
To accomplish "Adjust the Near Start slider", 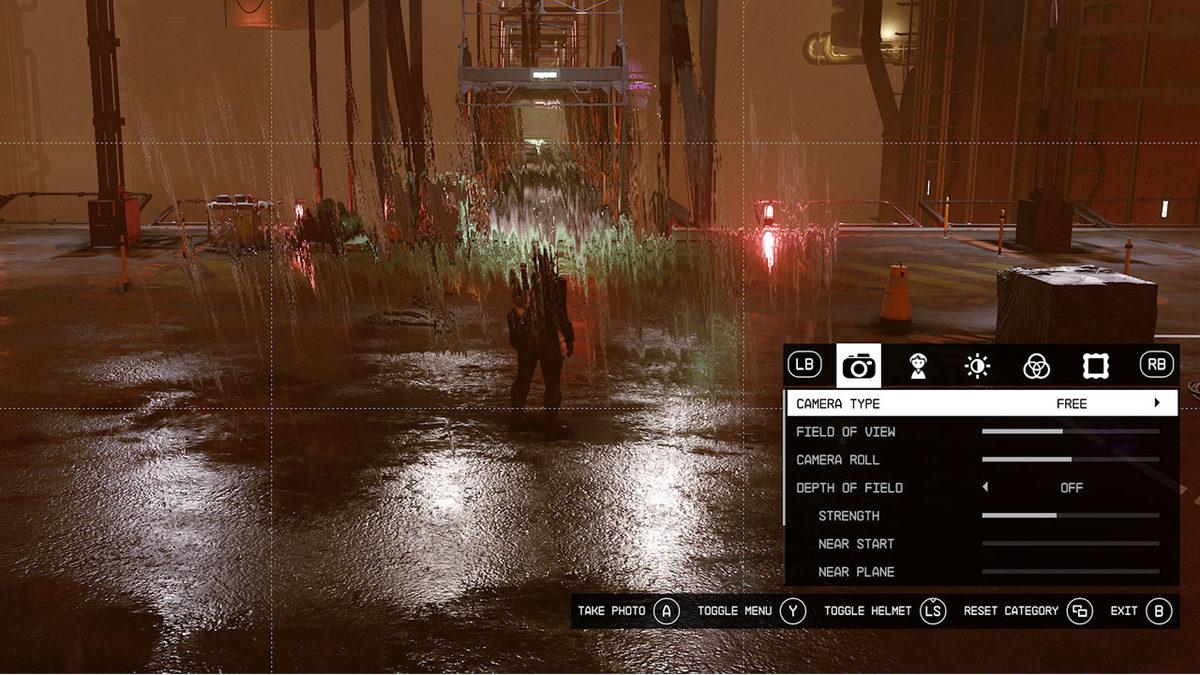I will pyautogui.click(x=1070, y=543).
